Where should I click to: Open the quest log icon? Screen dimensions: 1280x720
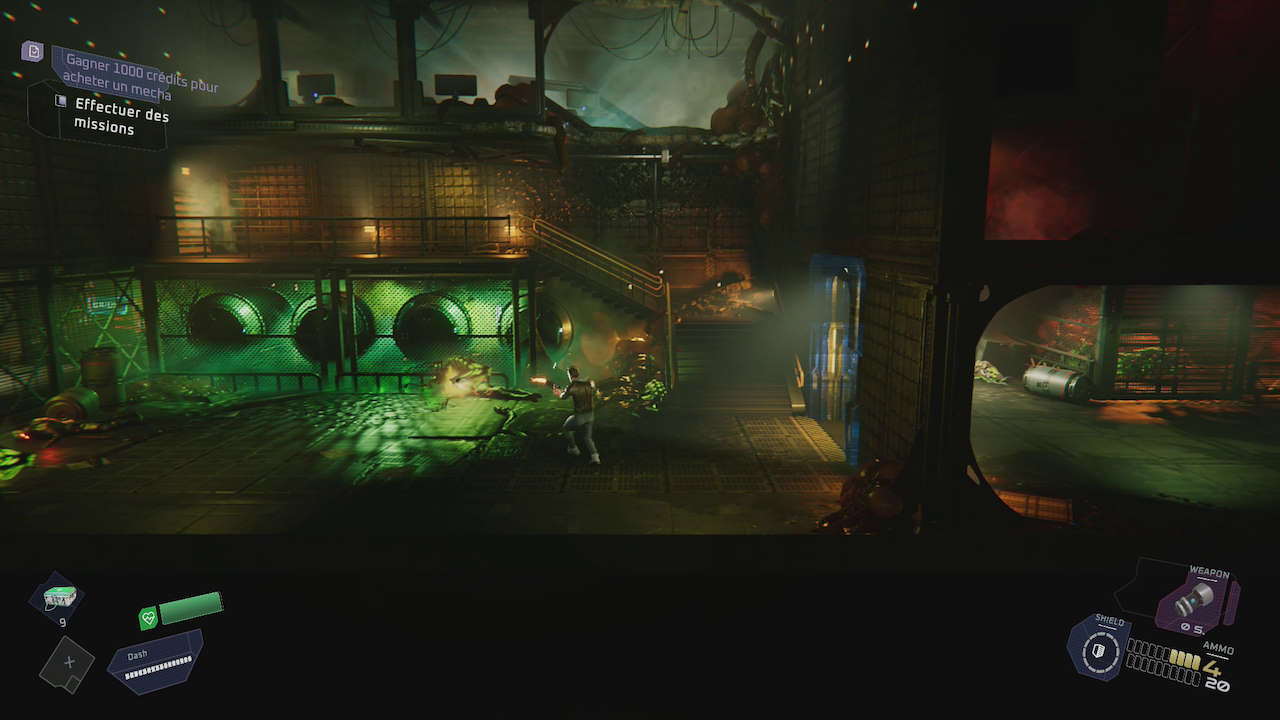[x=33, y=51]
